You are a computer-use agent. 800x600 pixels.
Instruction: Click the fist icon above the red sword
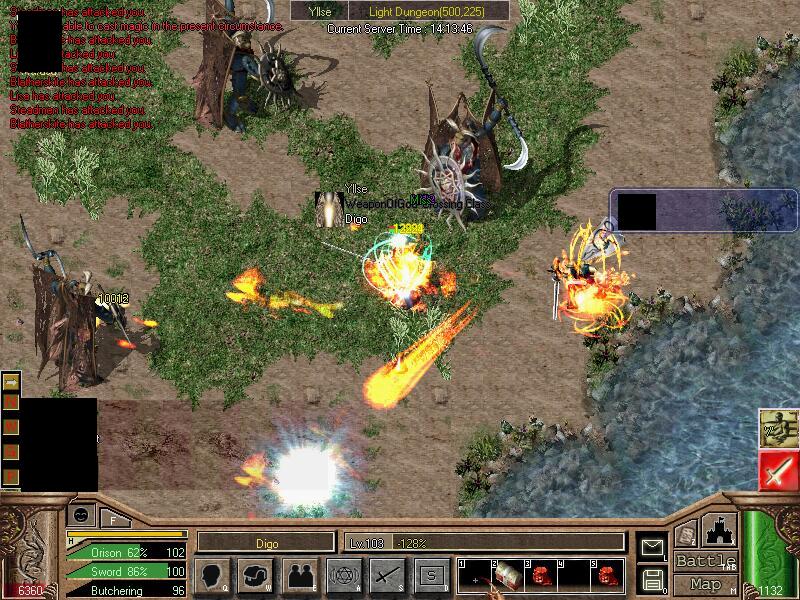click(x=777, y=427)
